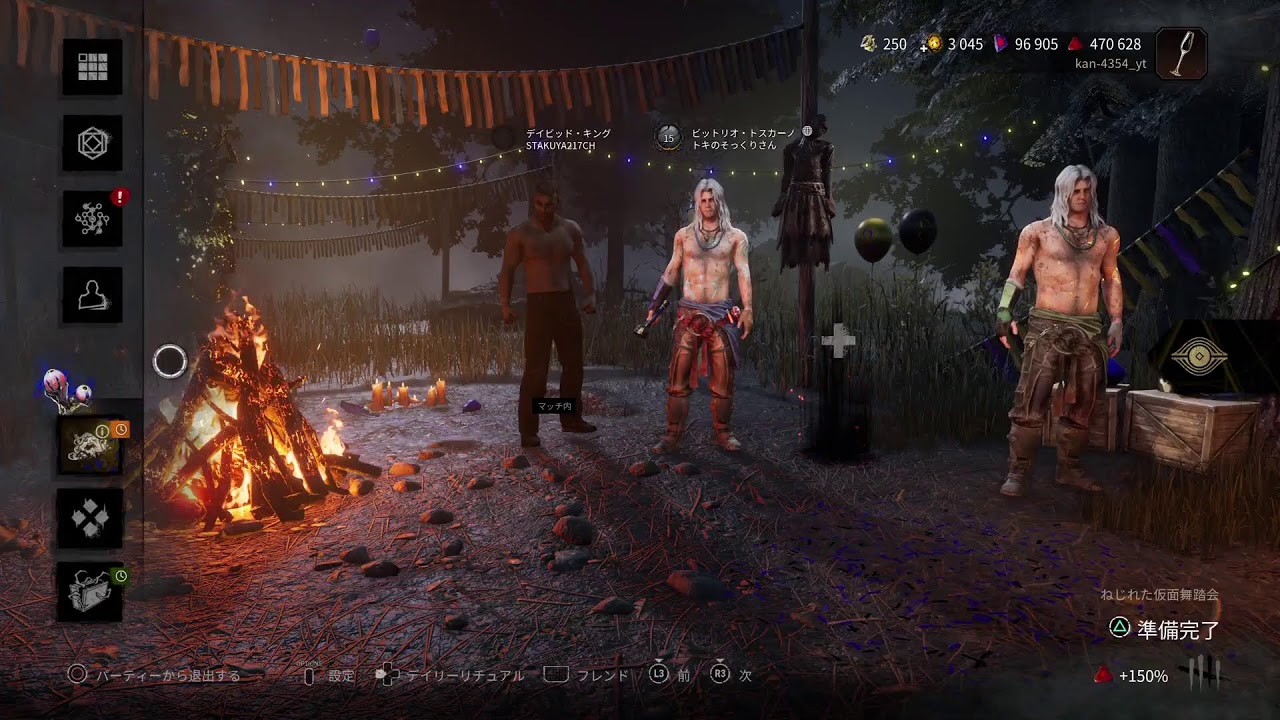Open the Bloodweb with the red alert
Screen dimensions: 1280x720
[x=92, y=218]
